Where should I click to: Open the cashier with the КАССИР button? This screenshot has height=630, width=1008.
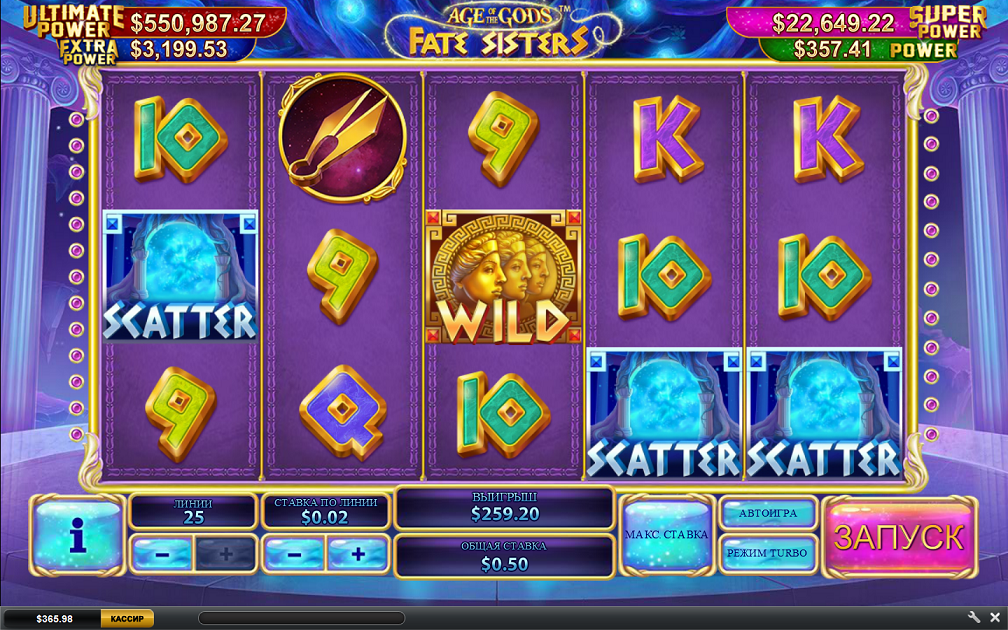pos(127,619)
